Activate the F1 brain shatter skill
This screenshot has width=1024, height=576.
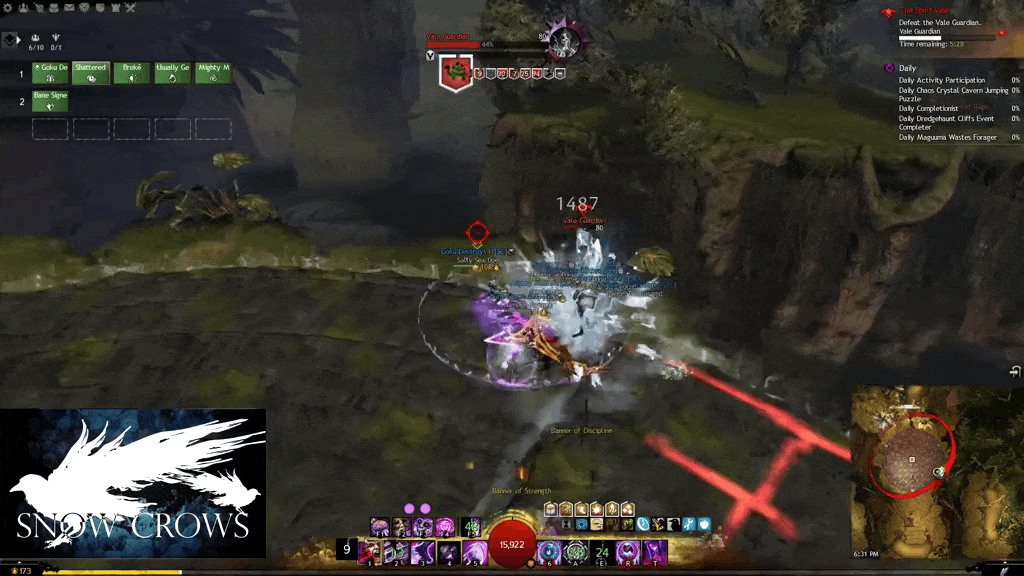[380, 526]
